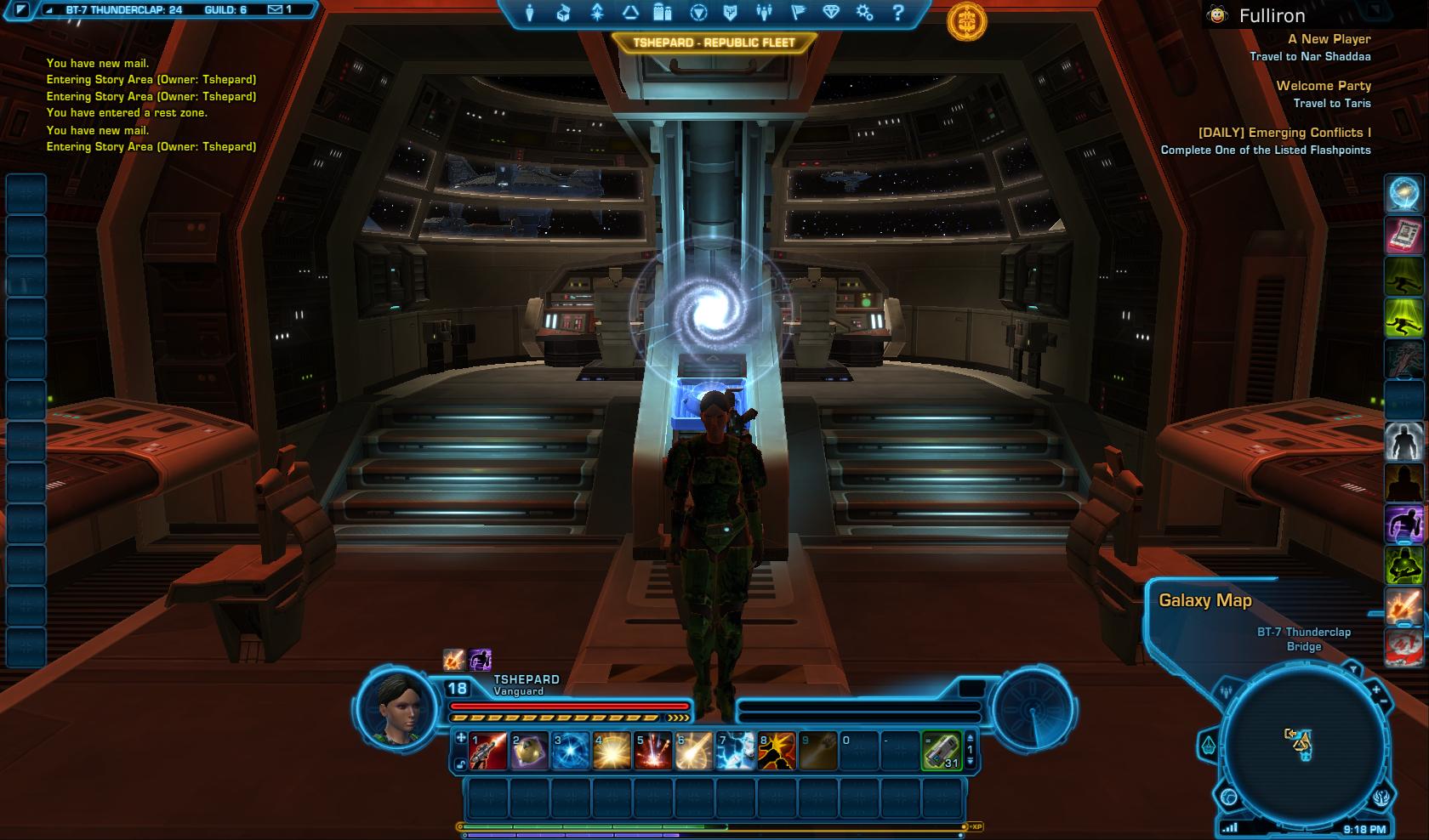Open the character sheet from top menu
The height and width of the screenshot is (840, 1429).
pyautogui.click(x=529, y=13)
